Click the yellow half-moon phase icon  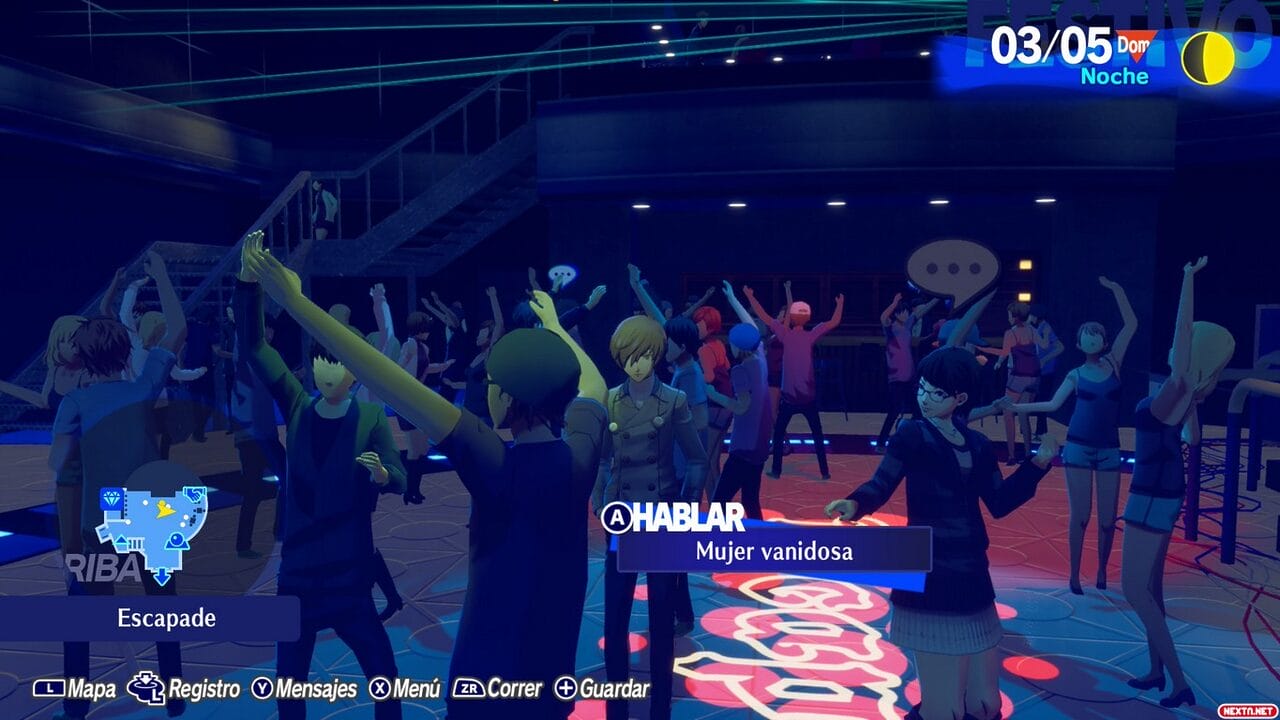(x=1206, y=57)
